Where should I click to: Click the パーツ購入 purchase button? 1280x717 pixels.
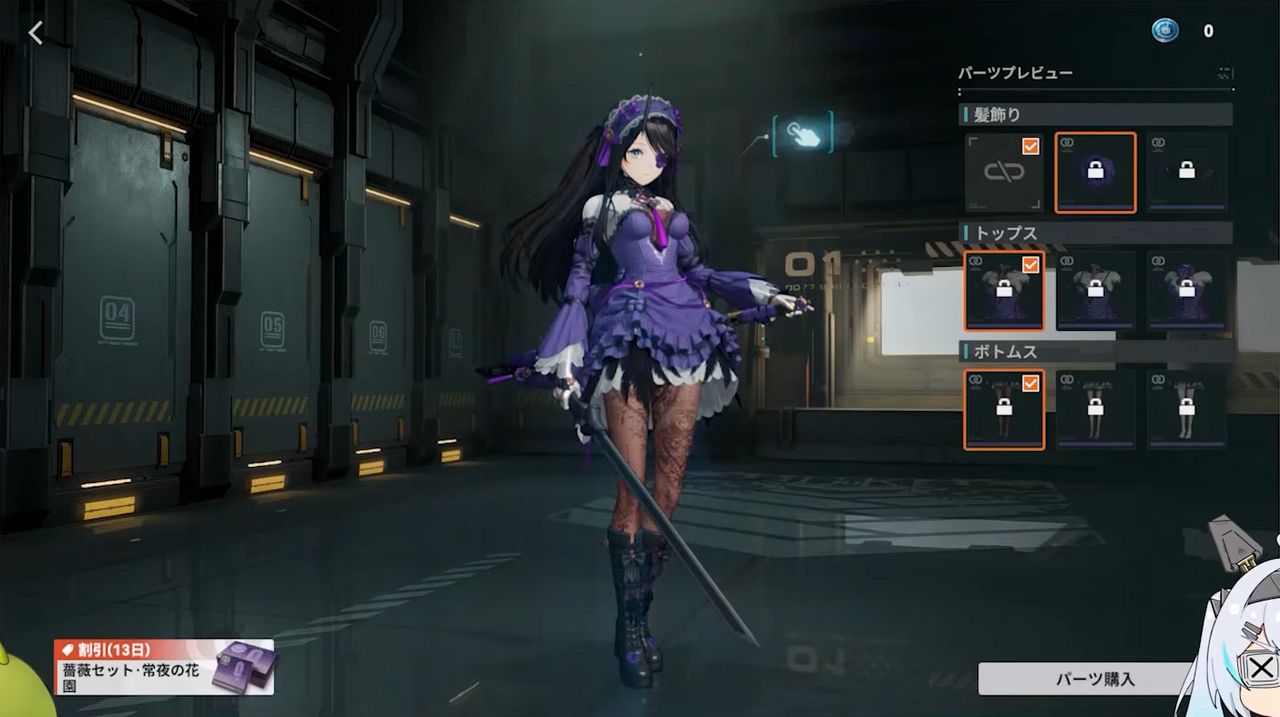(1095, 679)
